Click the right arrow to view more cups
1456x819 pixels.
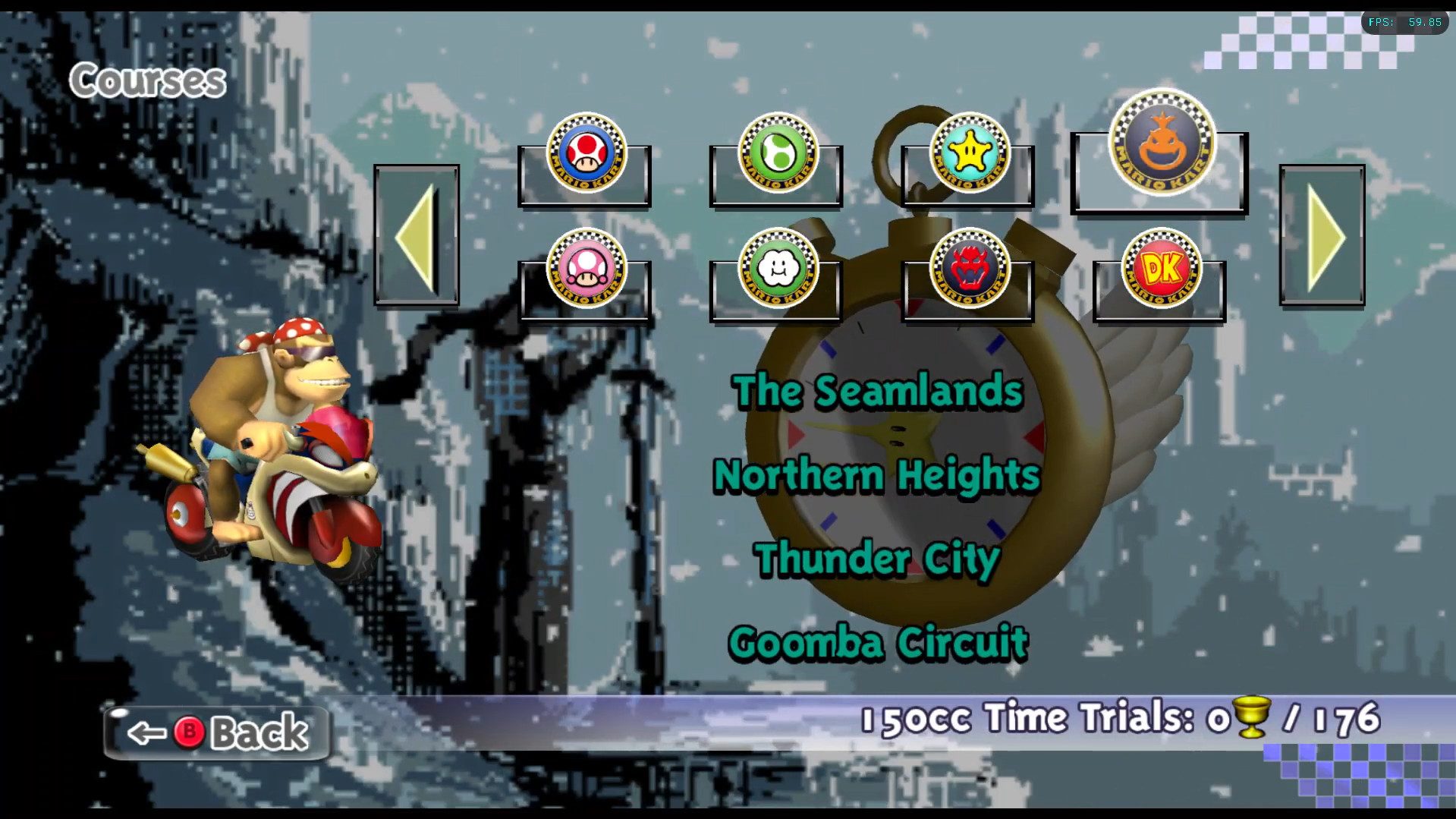click(1322, 236)
